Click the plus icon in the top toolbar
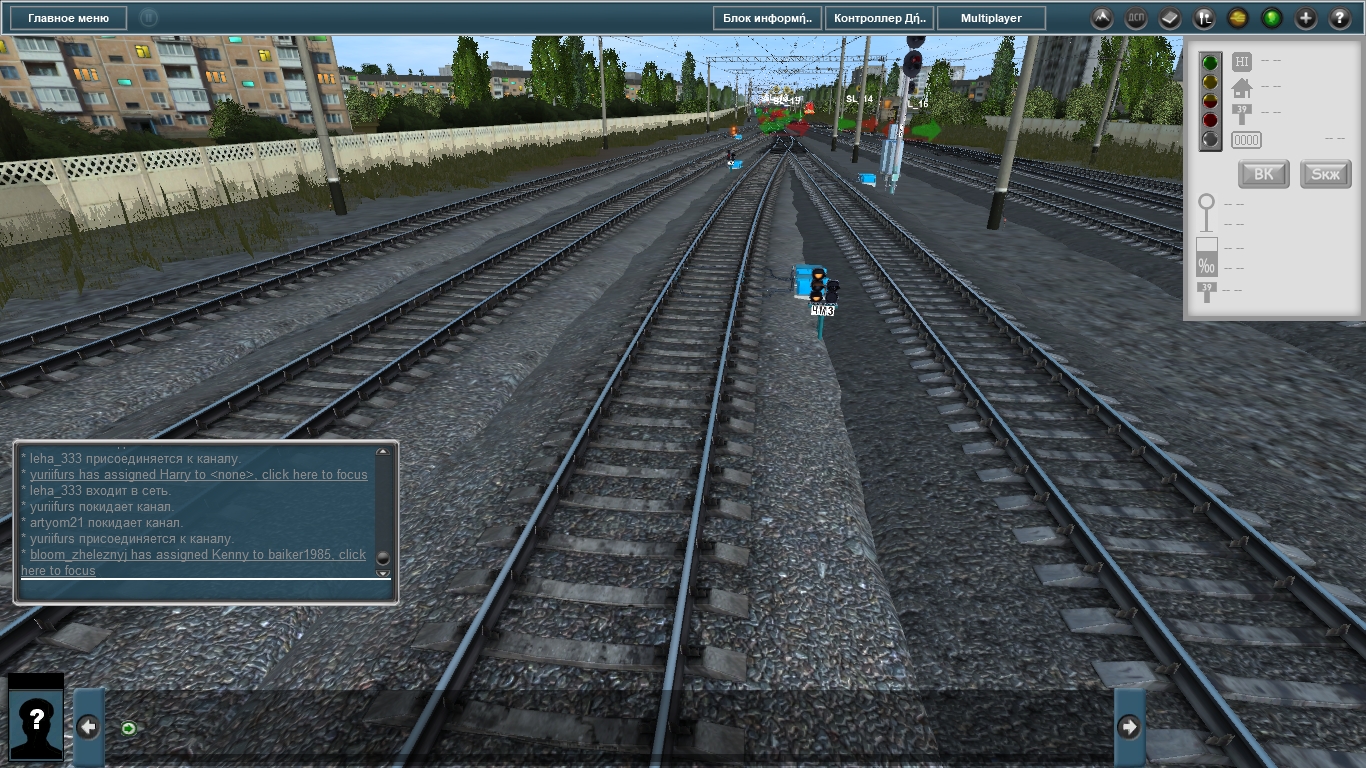 [1306, 18]
